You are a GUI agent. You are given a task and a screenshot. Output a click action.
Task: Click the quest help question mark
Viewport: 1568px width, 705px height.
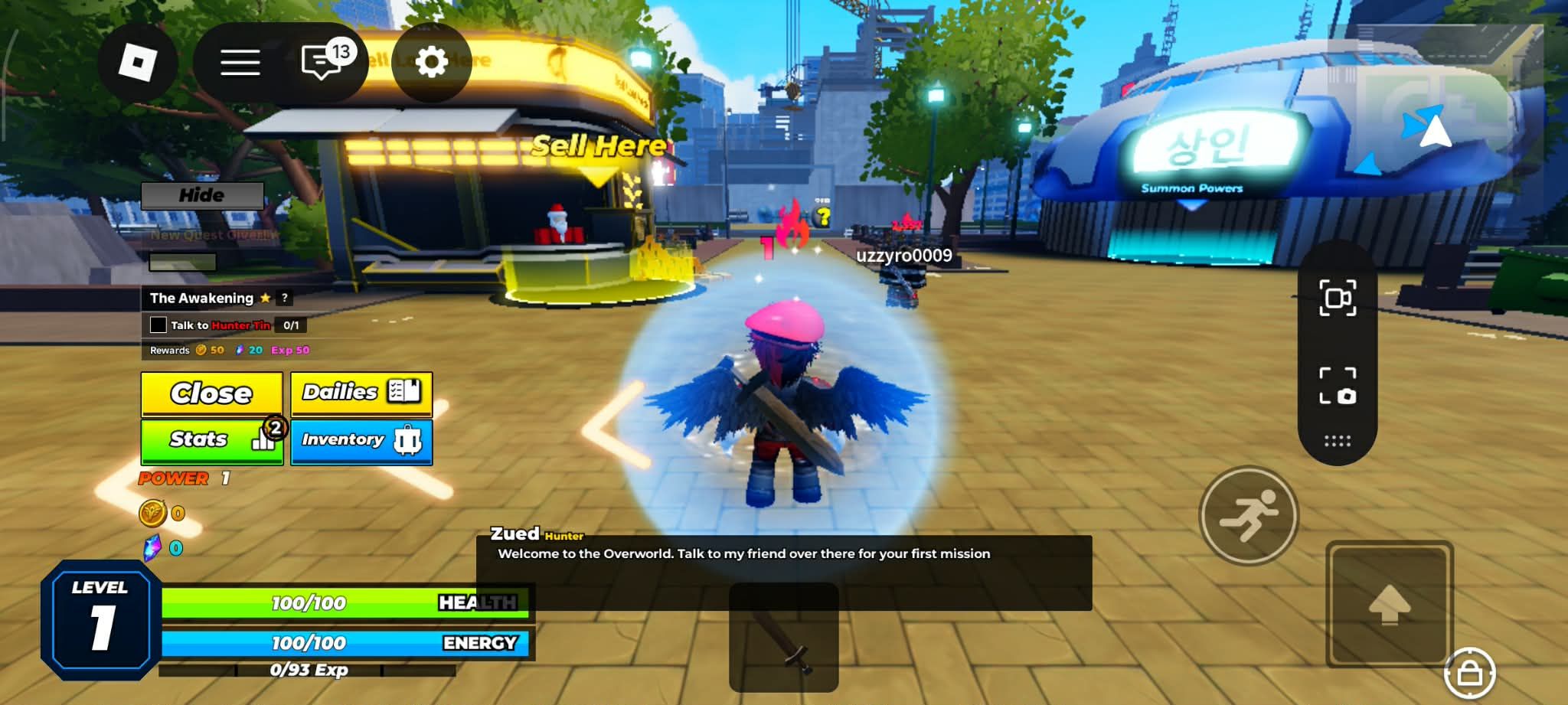point(284,298)
